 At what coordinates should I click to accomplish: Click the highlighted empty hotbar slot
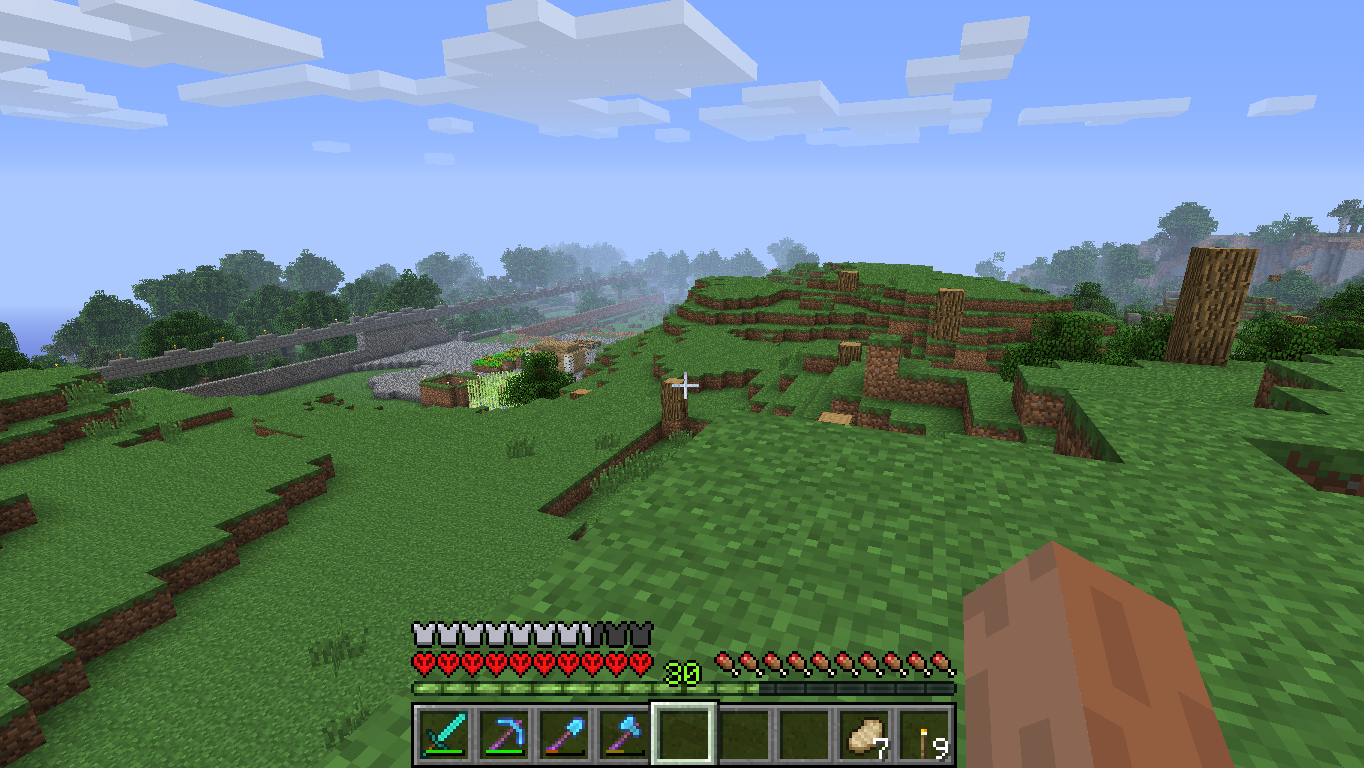[x=684, y=735]
